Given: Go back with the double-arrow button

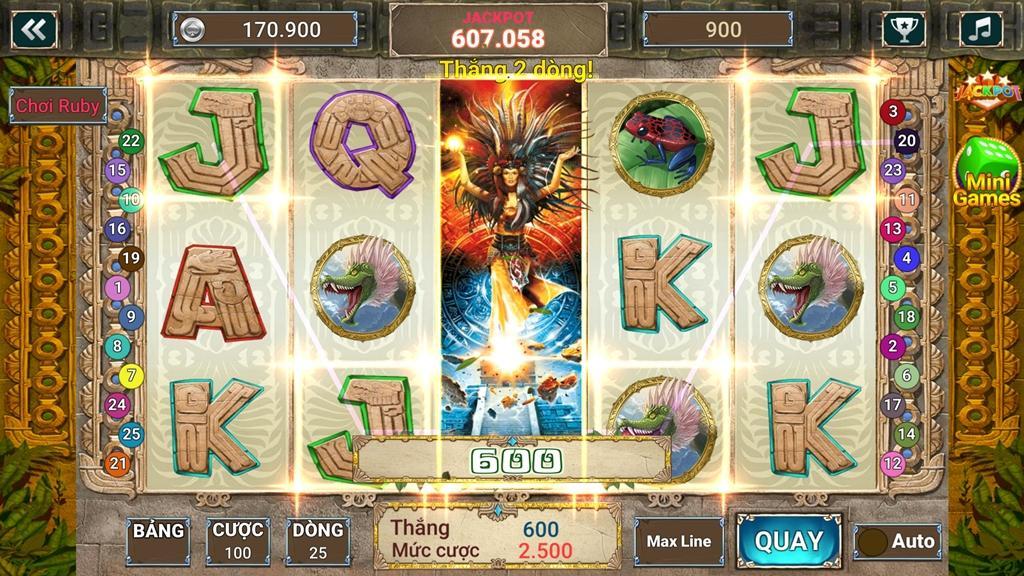Looking at the screenshot, I should tap(34, 29).
